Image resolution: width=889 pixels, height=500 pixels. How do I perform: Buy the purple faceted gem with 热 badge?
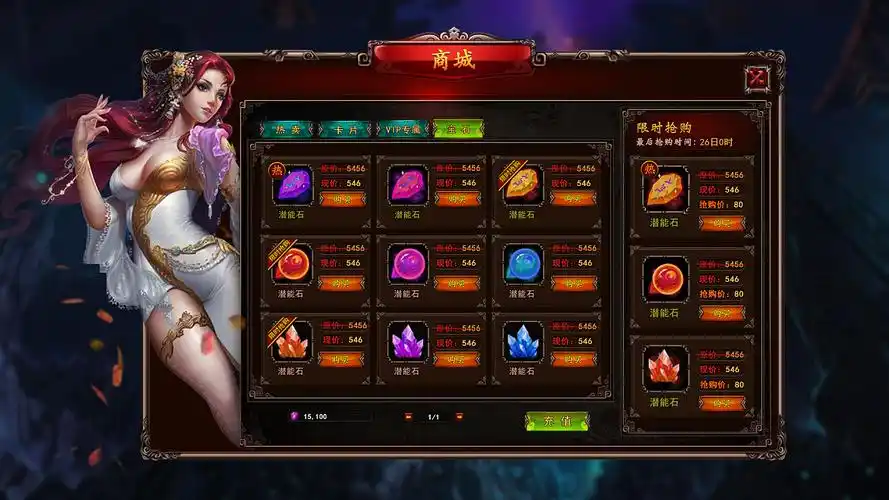340,199
